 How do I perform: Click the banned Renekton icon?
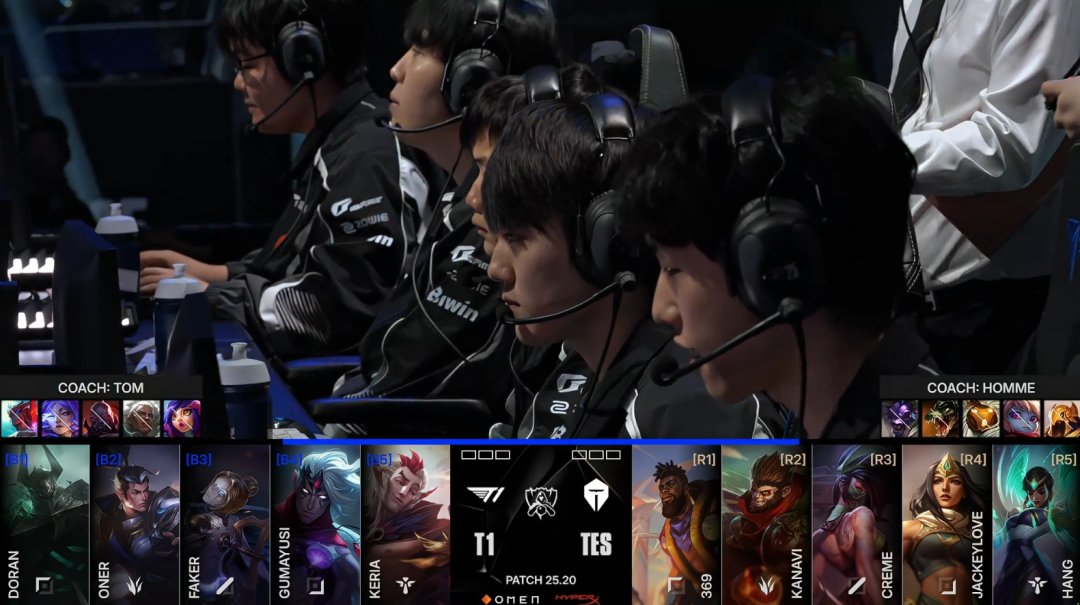(x=940, y=418)
